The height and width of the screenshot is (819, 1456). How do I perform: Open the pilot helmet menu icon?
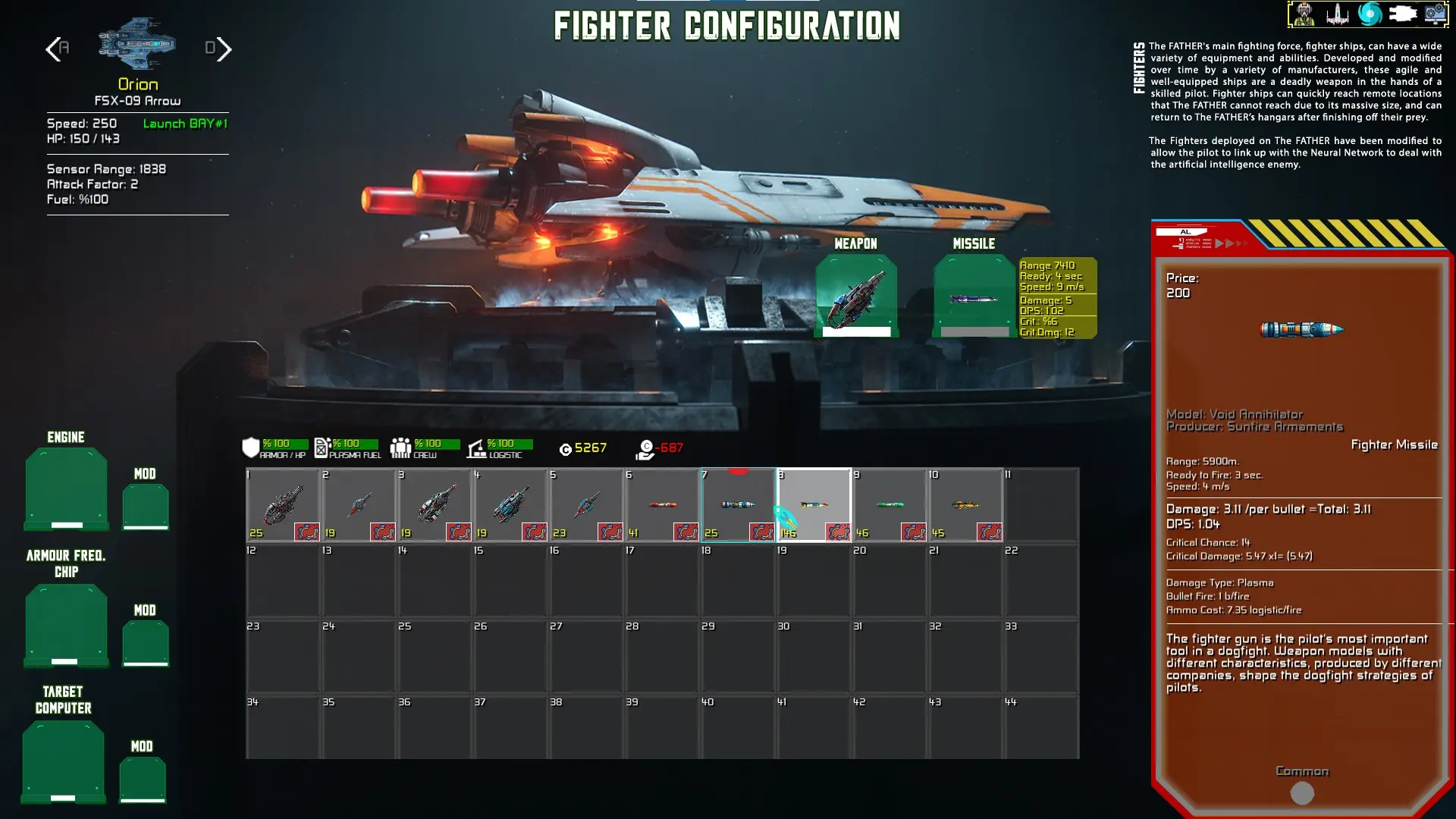tap(1304, 14)
